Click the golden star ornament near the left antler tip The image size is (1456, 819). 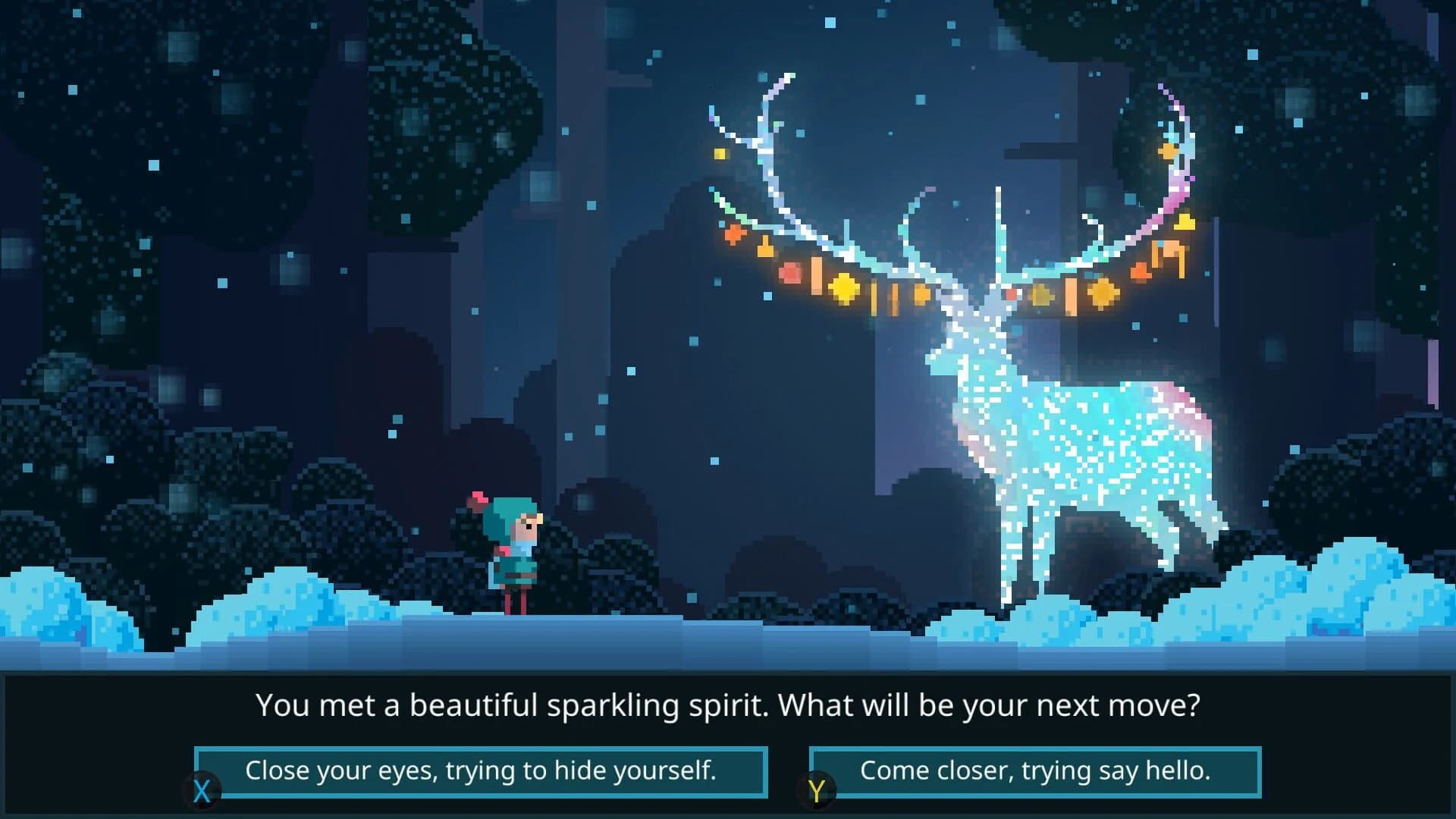(720, 152)
